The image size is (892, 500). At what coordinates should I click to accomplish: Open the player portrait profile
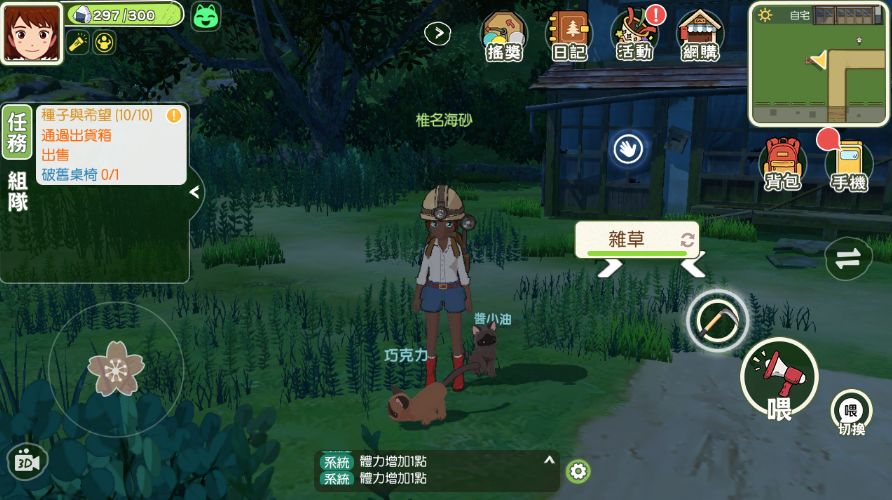coord(31,32)
